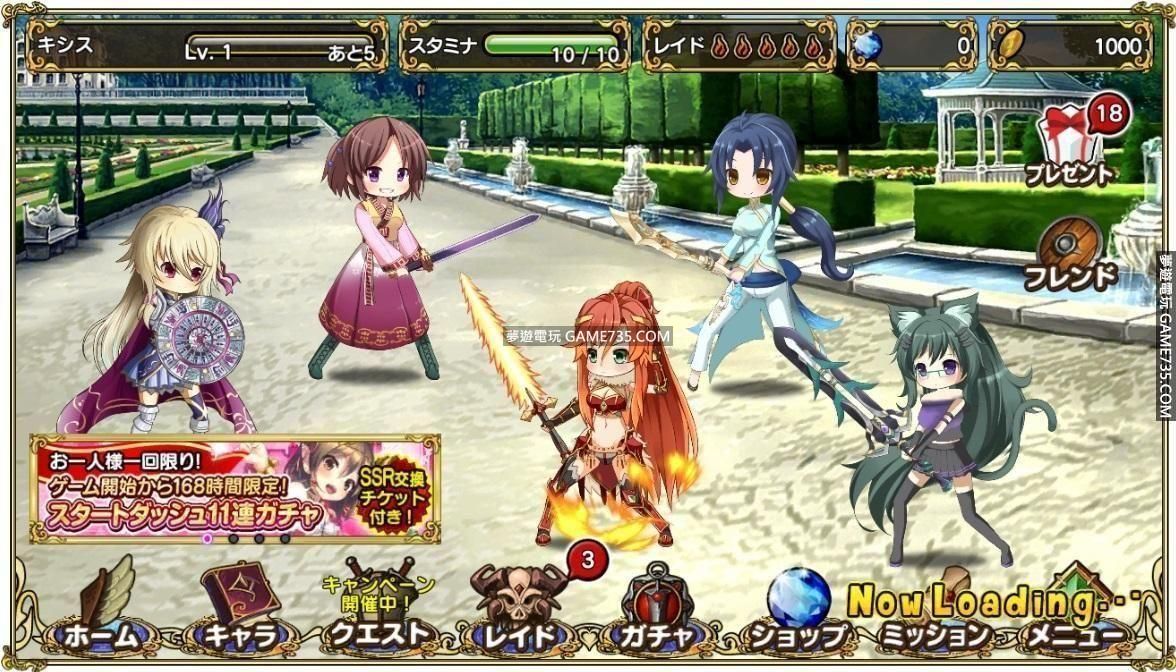Tap the スタートダッシュ11連ガチャ banner
Viewport: 1176px width, 672px height.
pos(235,487)
